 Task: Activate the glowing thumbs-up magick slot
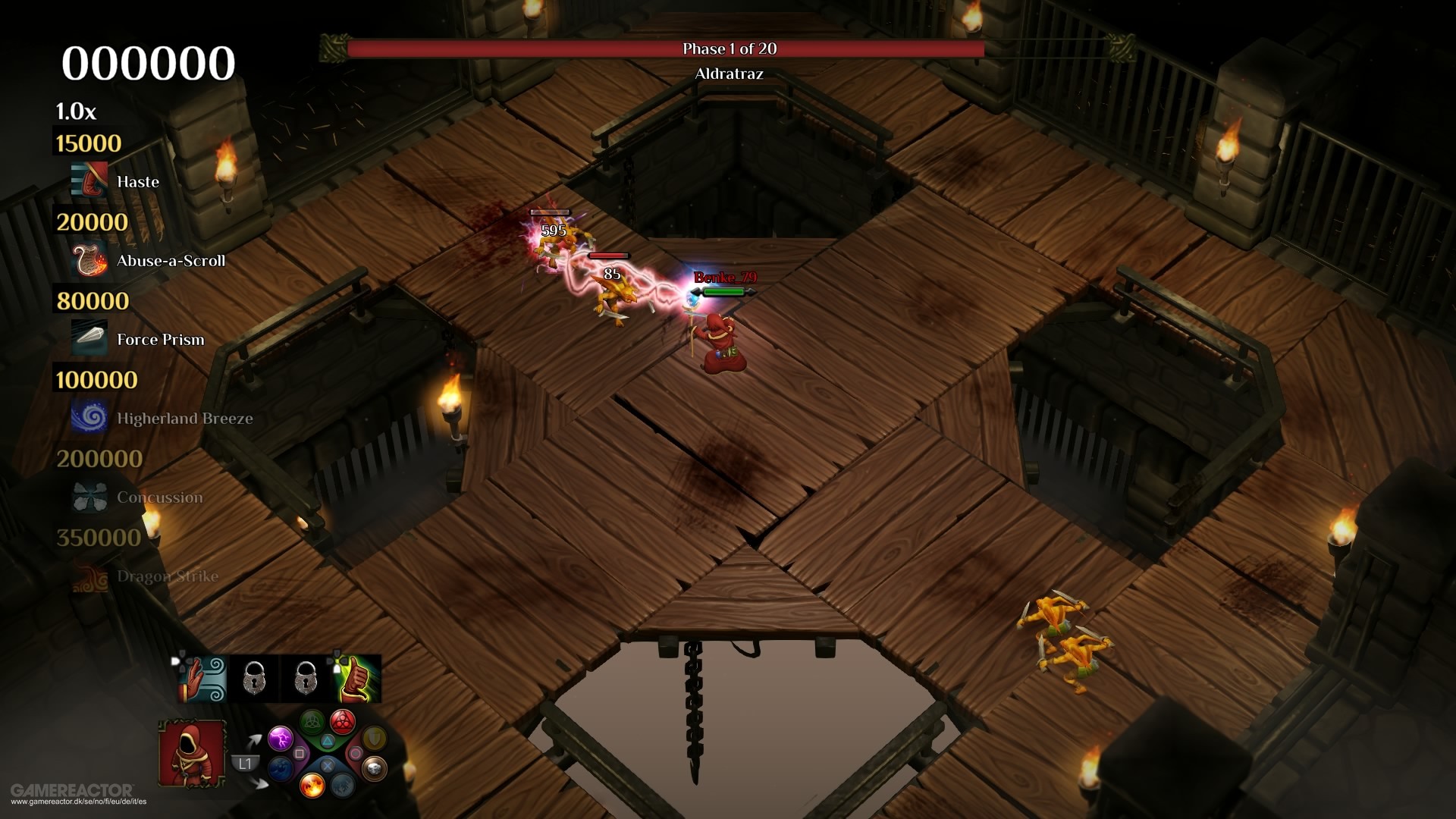tap(356, 679)
